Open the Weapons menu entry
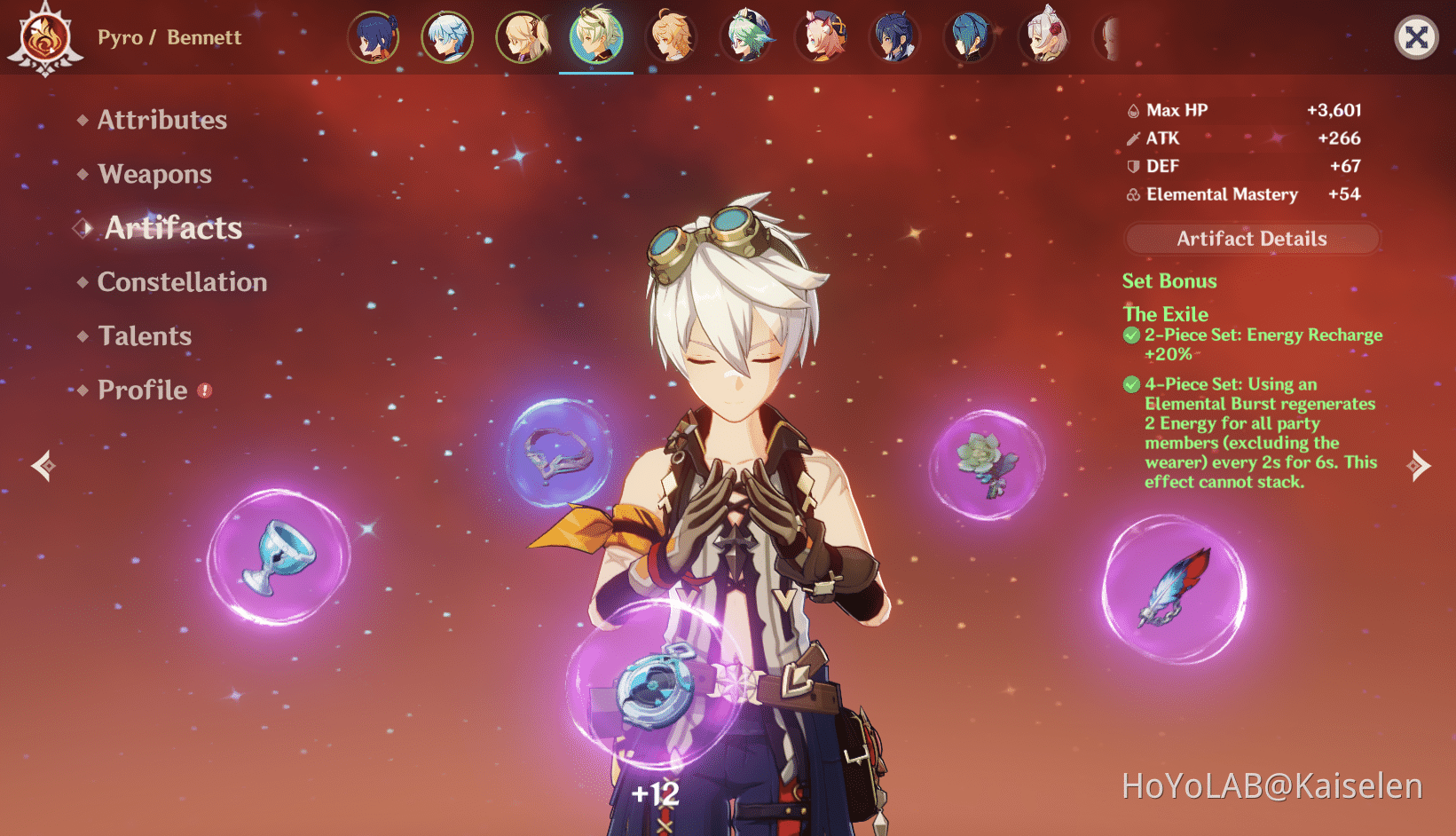Image resolution: width=1456 pixels, height=836 pixels. (154, 174)
